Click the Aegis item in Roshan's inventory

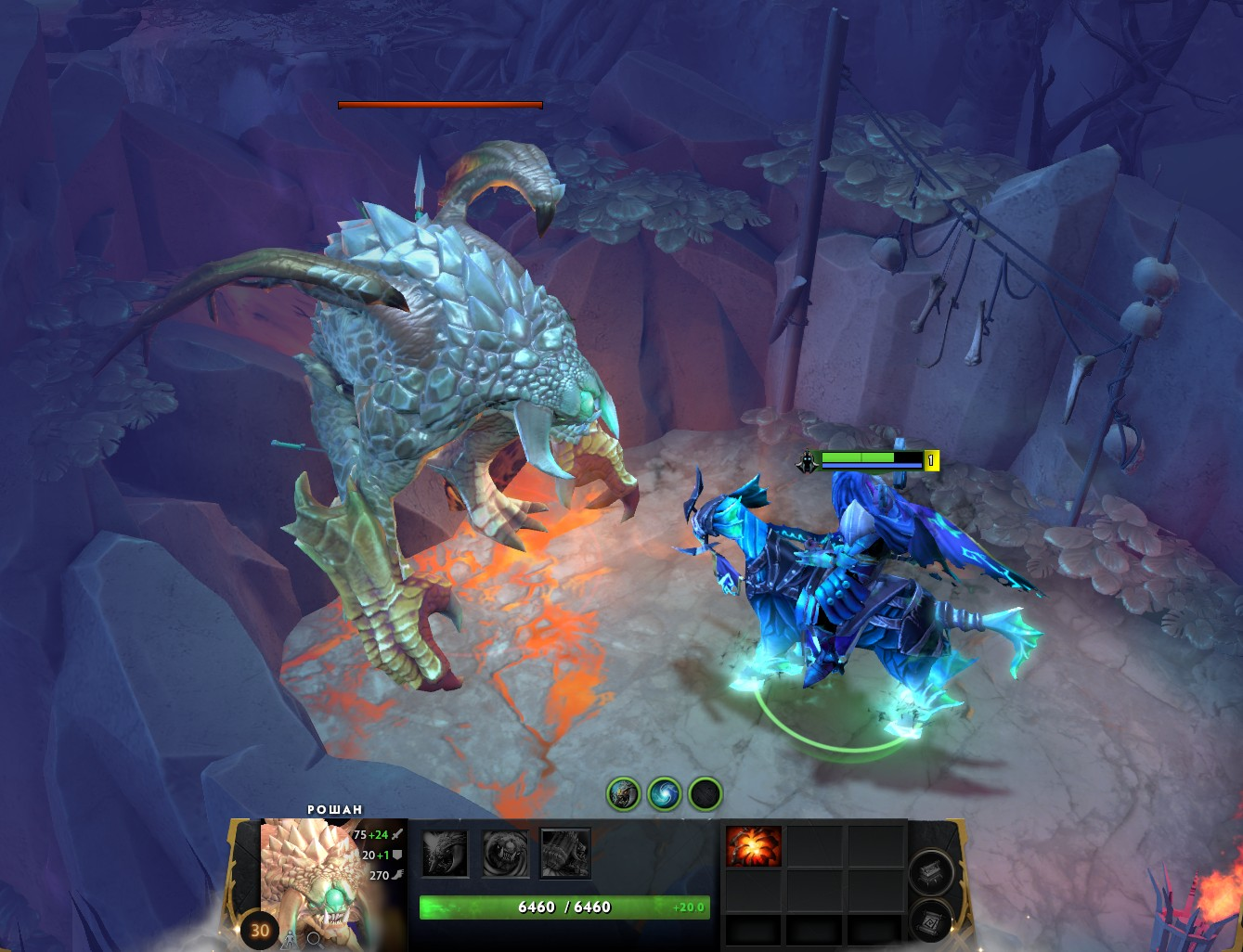[754, 847]
